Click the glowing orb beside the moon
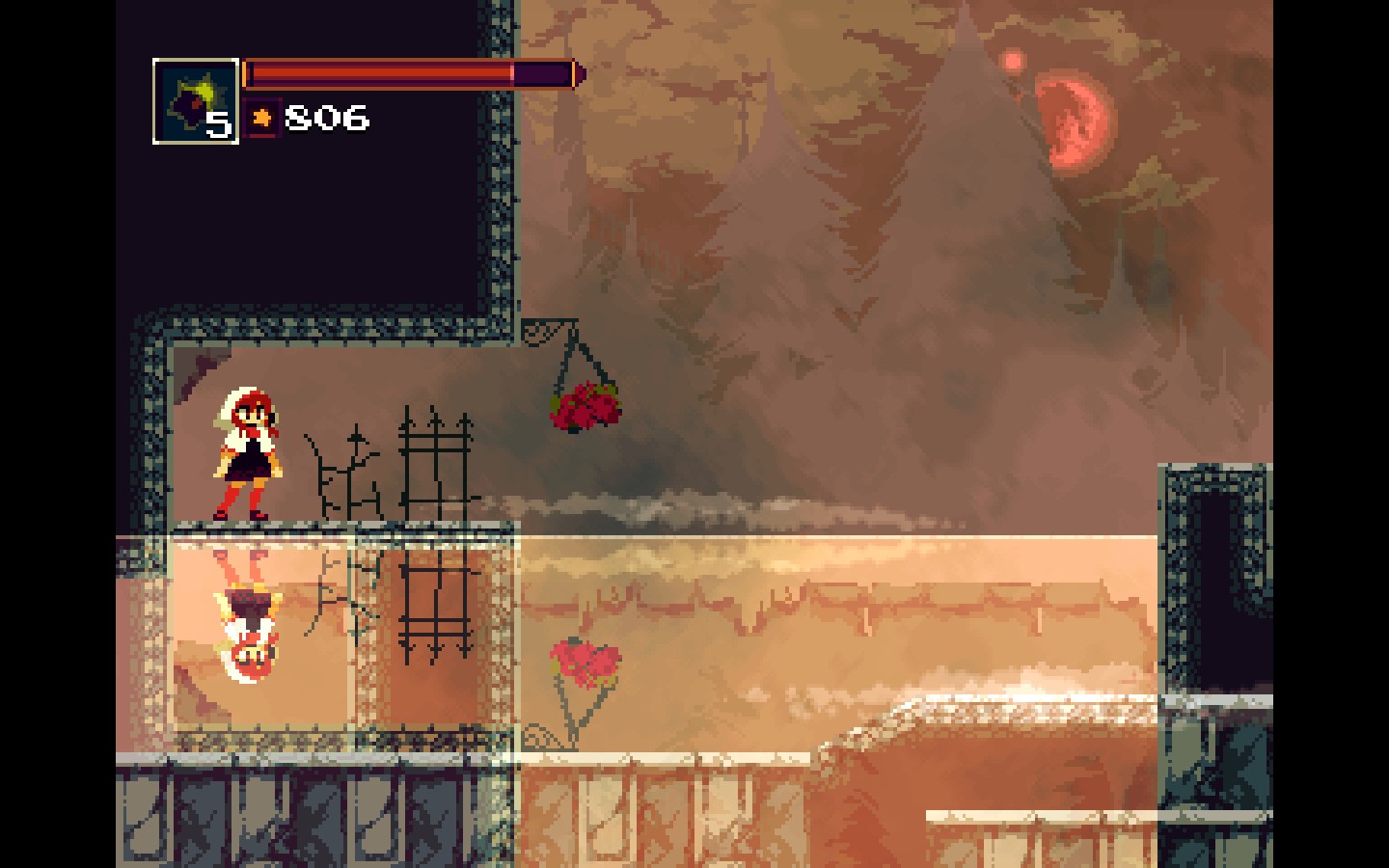The image size is (1389, 868). tap(1012, 60)
